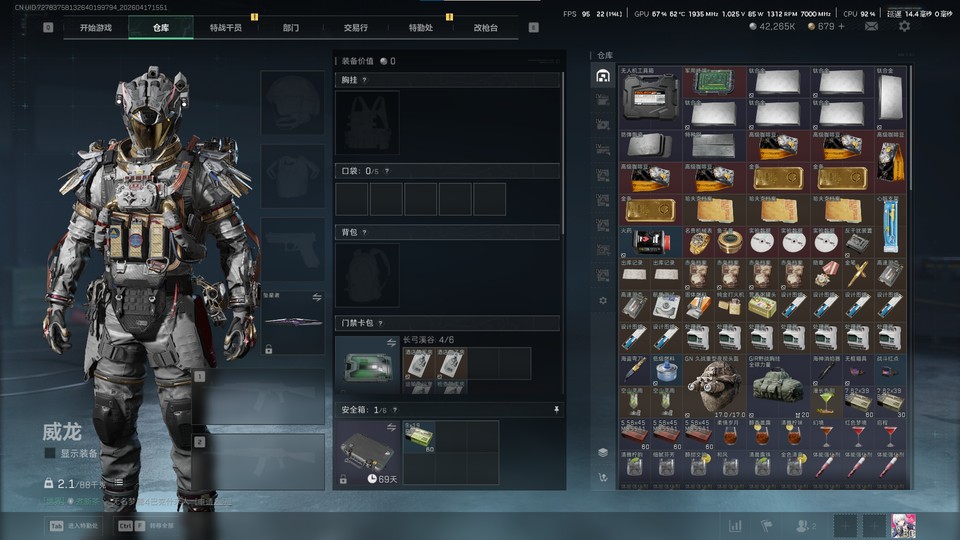
Task: Open the 特战干员 tab
Action: [x=224, y=28]
